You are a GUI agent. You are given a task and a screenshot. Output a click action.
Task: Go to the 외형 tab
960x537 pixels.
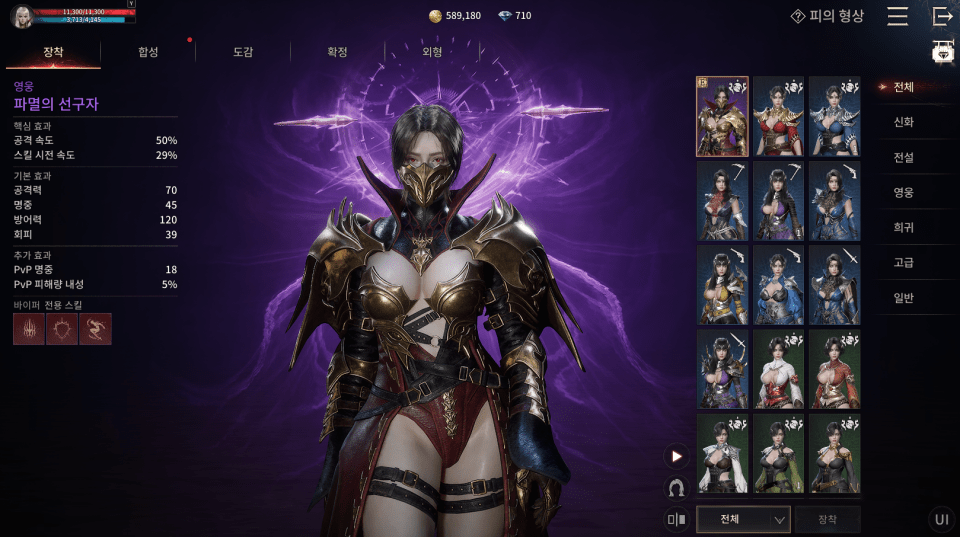tap(432, 52)
